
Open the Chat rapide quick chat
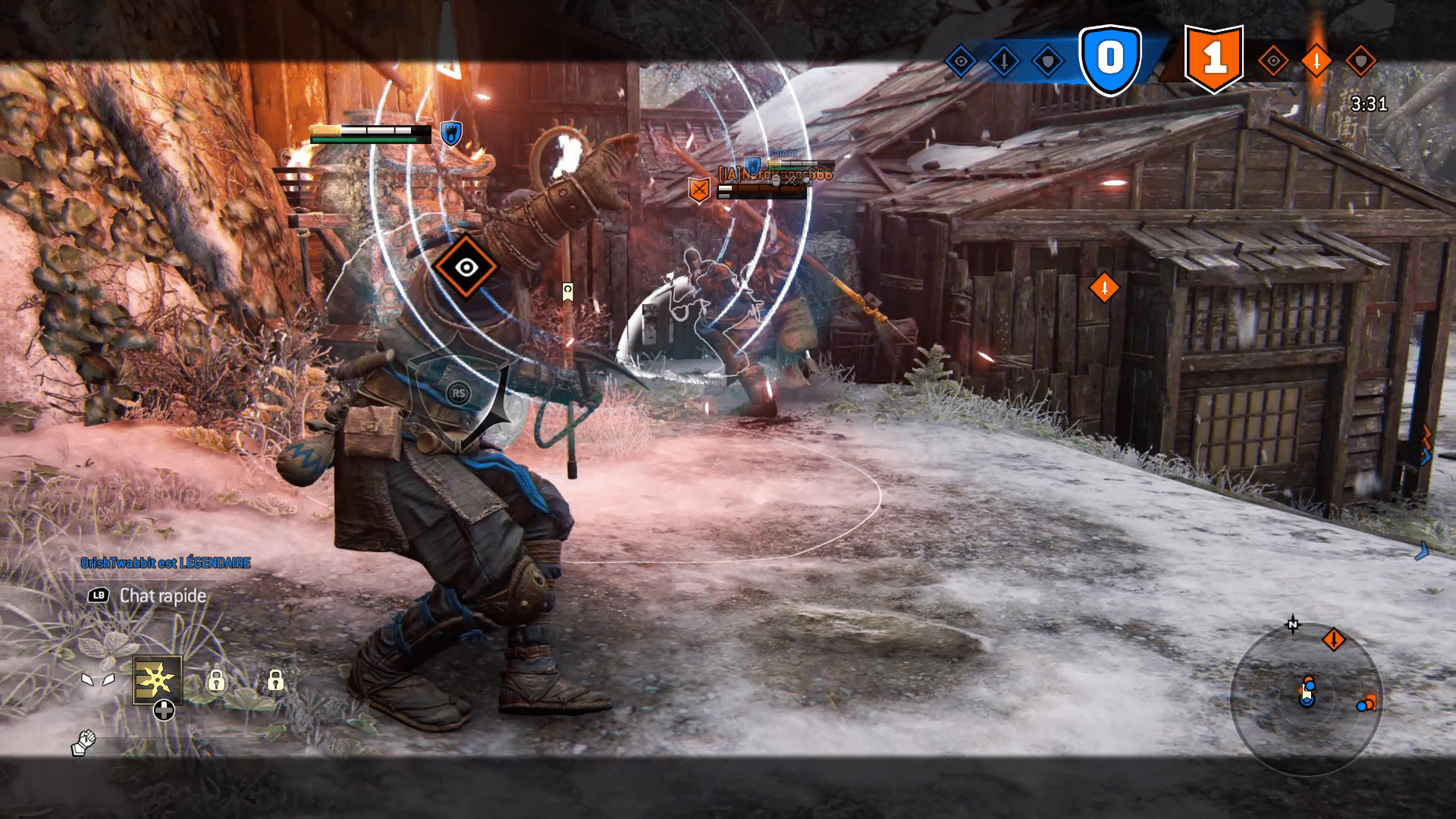[x=162, y=596]
